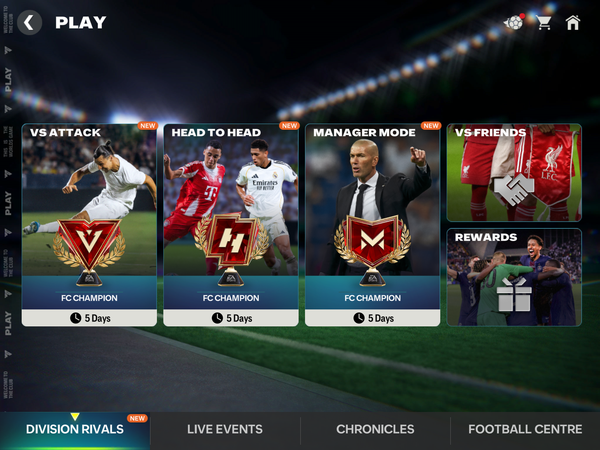600x450 pixels.
Task: Go back using the arrow button
Action: pyautogui.click(x=30, y=22)
